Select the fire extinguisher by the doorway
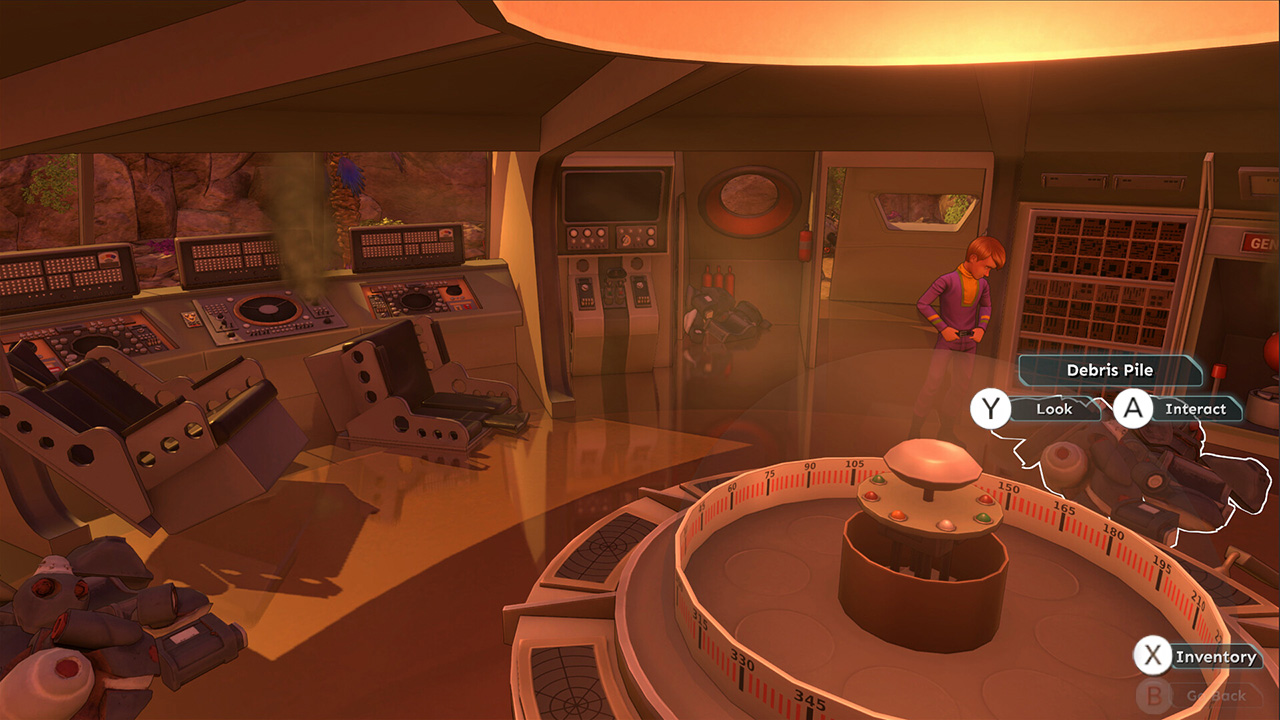 tap(804, 245)
